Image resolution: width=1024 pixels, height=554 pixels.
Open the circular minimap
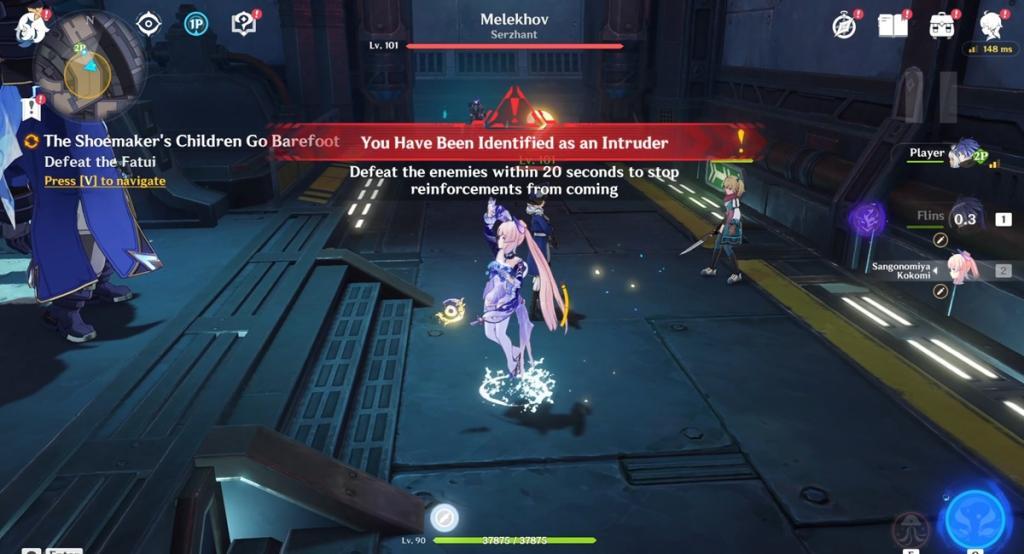coord(89,68)
